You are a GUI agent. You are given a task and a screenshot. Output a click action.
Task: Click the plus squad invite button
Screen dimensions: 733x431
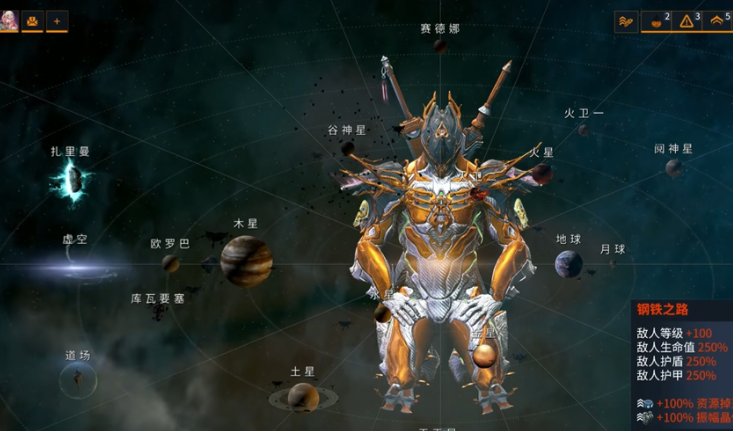57,20
